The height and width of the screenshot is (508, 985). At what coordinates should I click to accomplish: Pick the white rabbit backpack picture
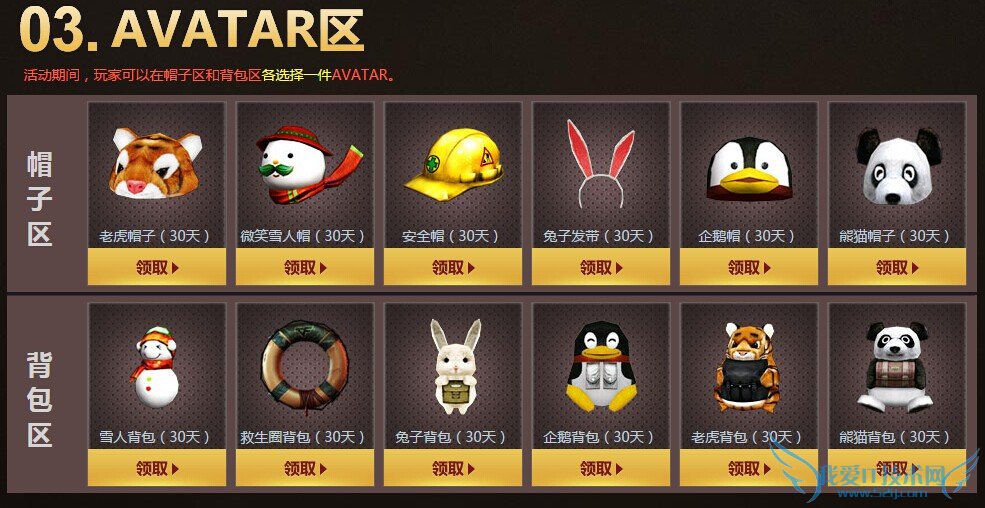point(453,365)
